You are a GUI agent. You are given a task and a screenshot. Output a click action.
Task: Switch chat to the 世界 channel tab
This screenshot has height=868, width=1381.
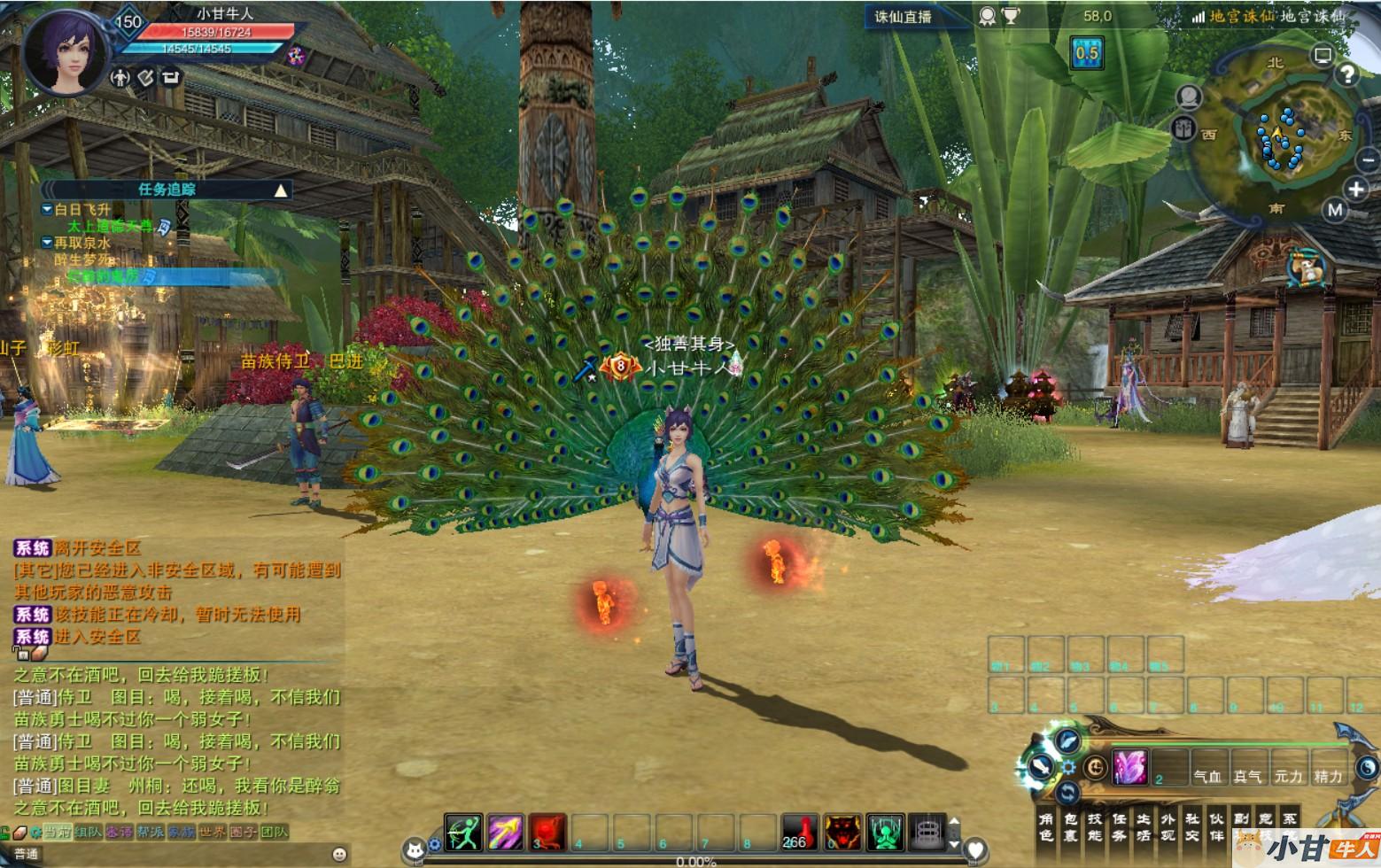point(213,832)
